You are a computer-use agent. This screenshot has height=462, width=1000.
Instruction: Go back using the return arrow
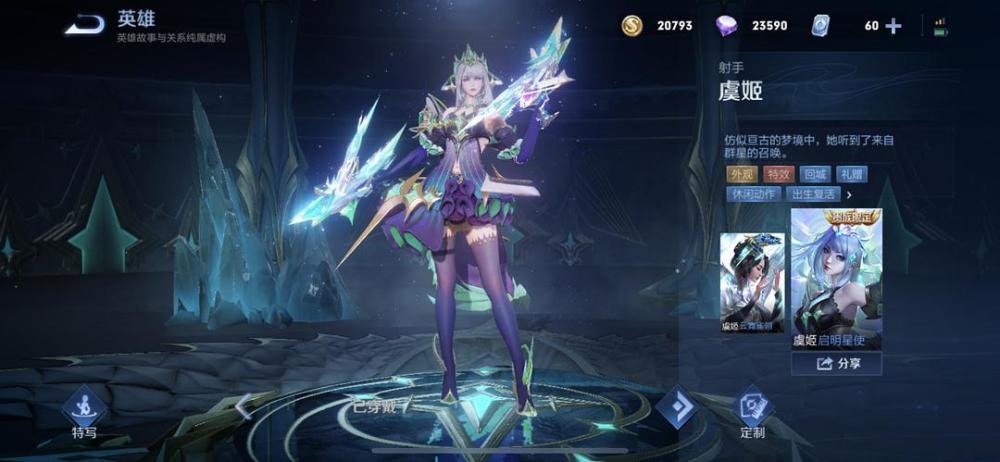85,24
